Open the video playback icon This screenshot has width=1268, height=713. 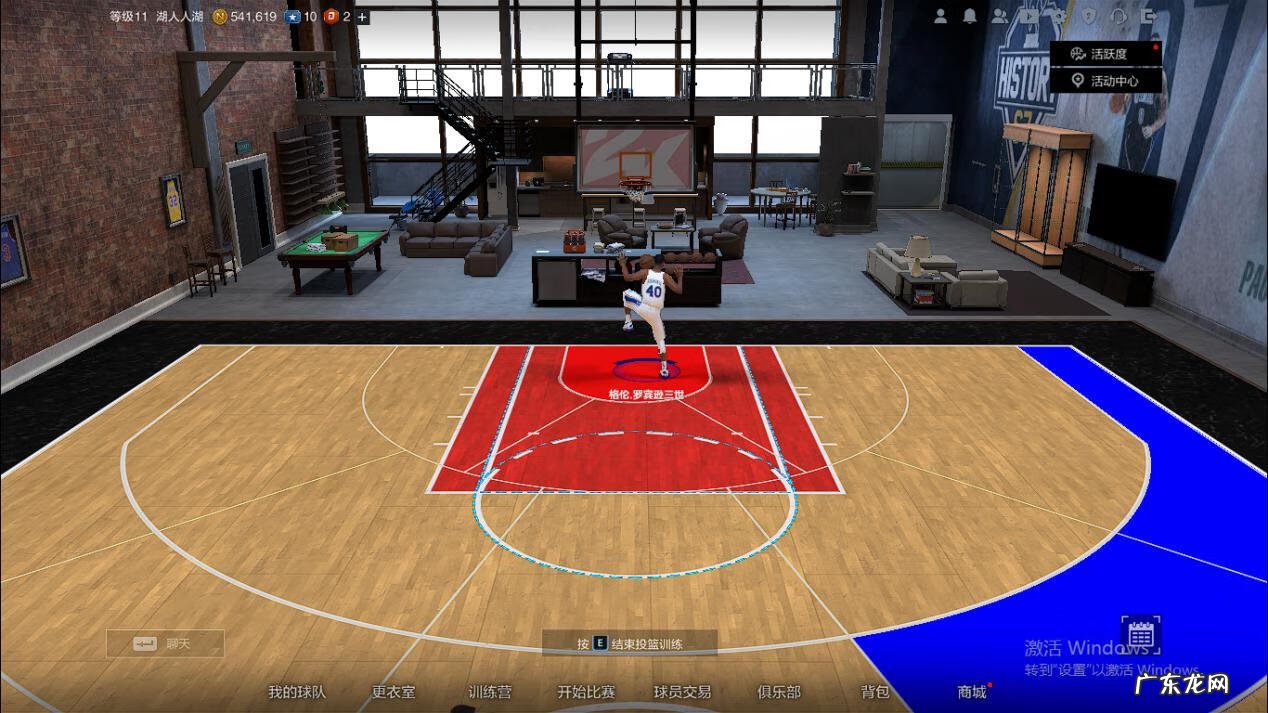pos(1030,16)
